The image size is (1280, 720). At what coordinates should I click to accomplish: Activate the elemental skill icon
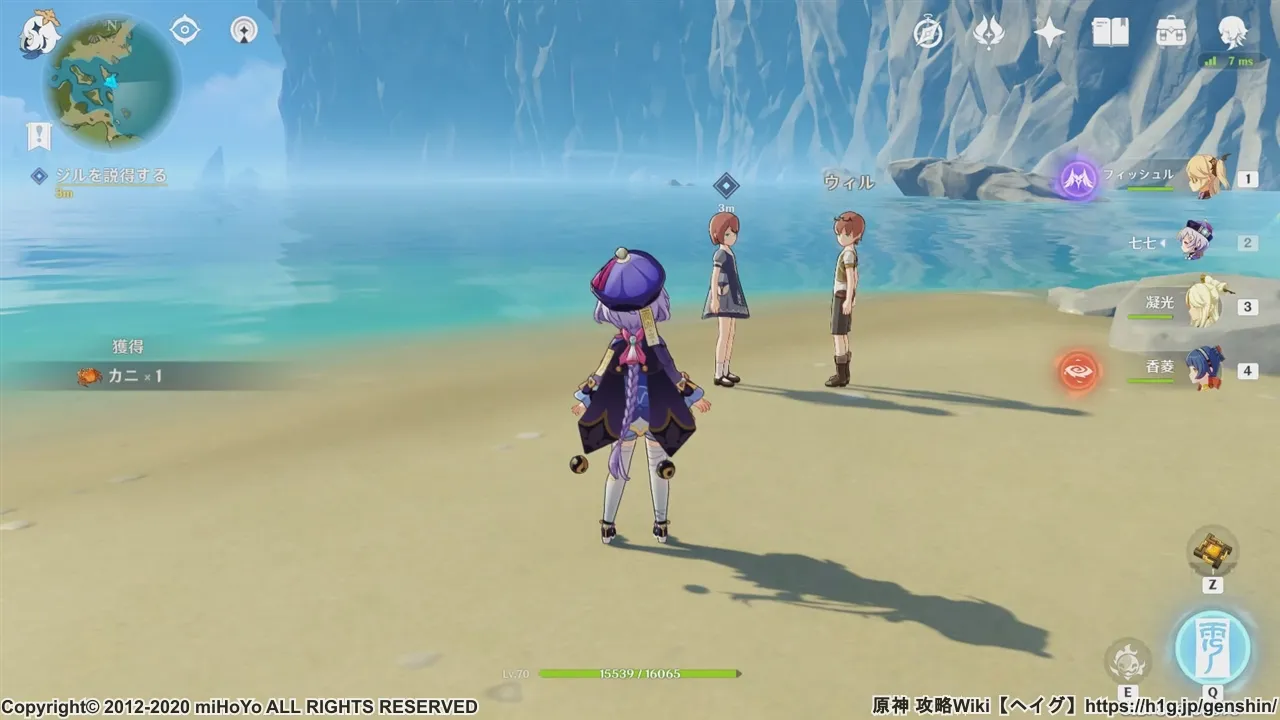pos(1128,660)
